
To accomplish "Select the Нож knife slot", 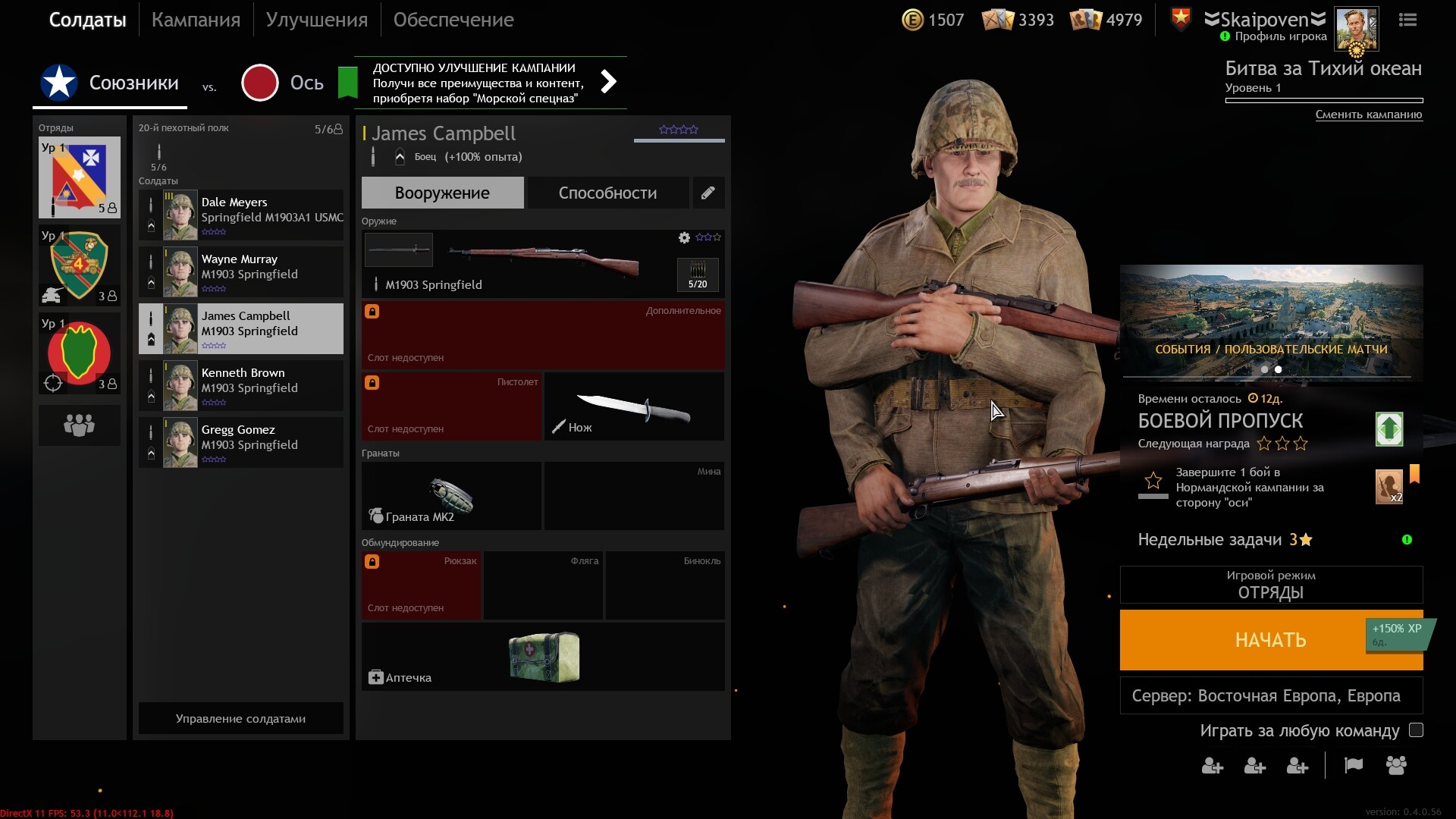I will tap(634, 406).
